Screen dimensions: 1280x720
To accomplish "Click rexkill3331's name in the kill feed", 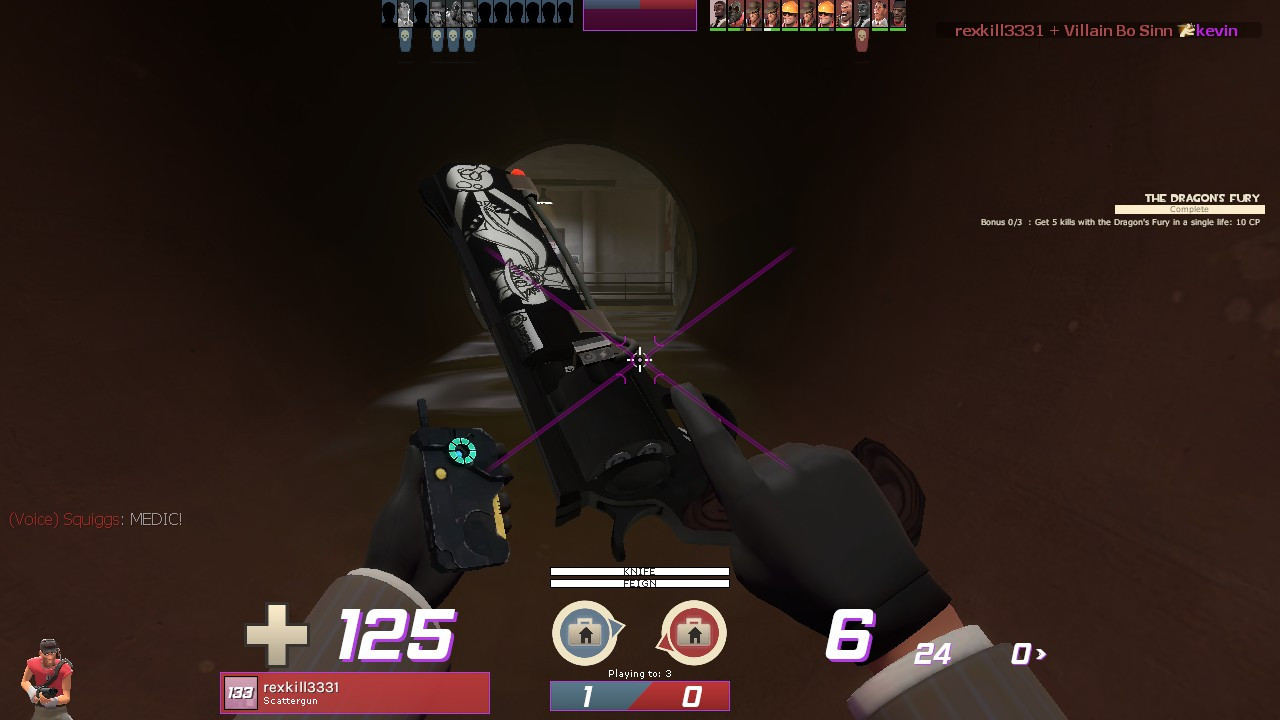I will [x=997, y=30].
